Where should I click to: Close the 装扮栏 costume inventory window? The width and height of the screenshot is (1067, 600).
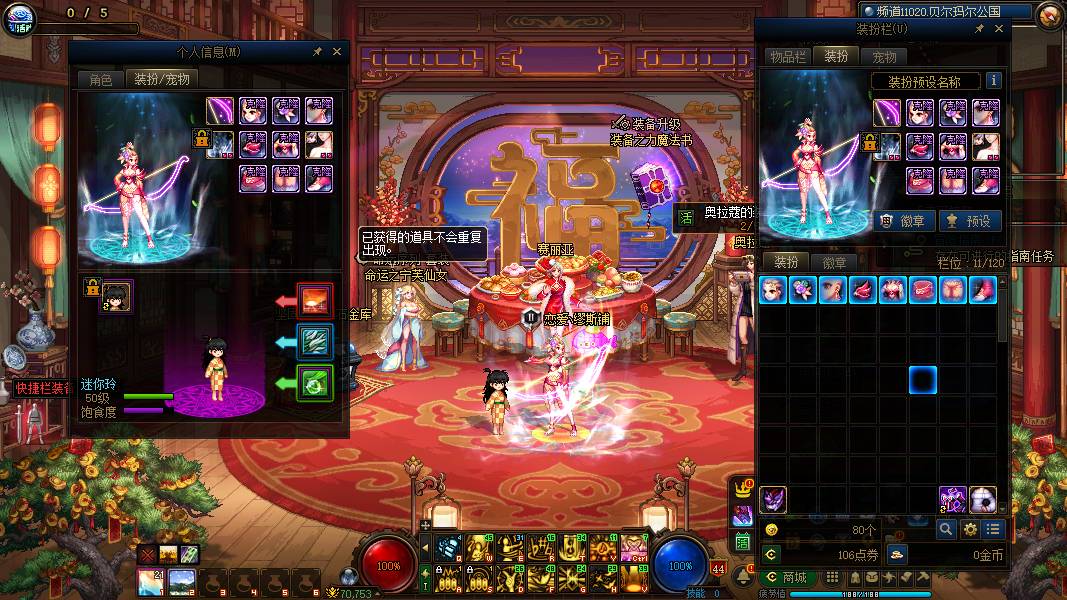(999, 30)
